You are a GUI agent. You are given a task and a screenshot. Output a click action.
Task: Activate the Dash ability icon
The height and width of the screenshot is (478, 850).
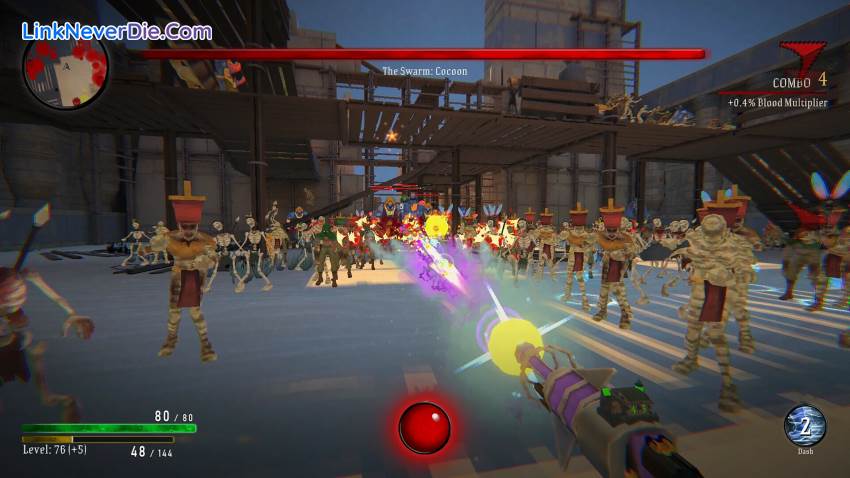804,425
